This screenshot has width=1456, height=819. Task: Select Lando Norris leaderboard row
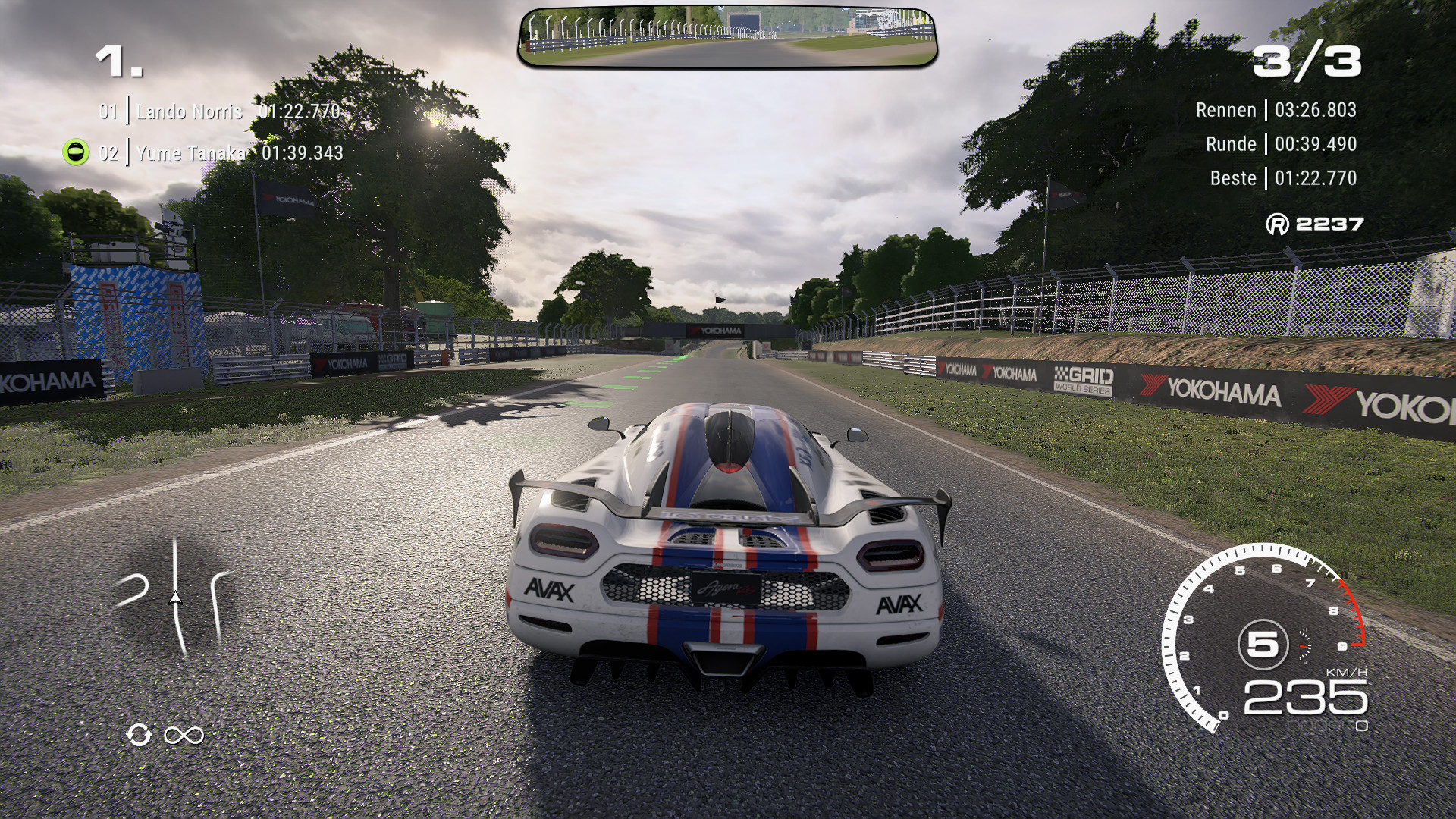coord(220,111)
